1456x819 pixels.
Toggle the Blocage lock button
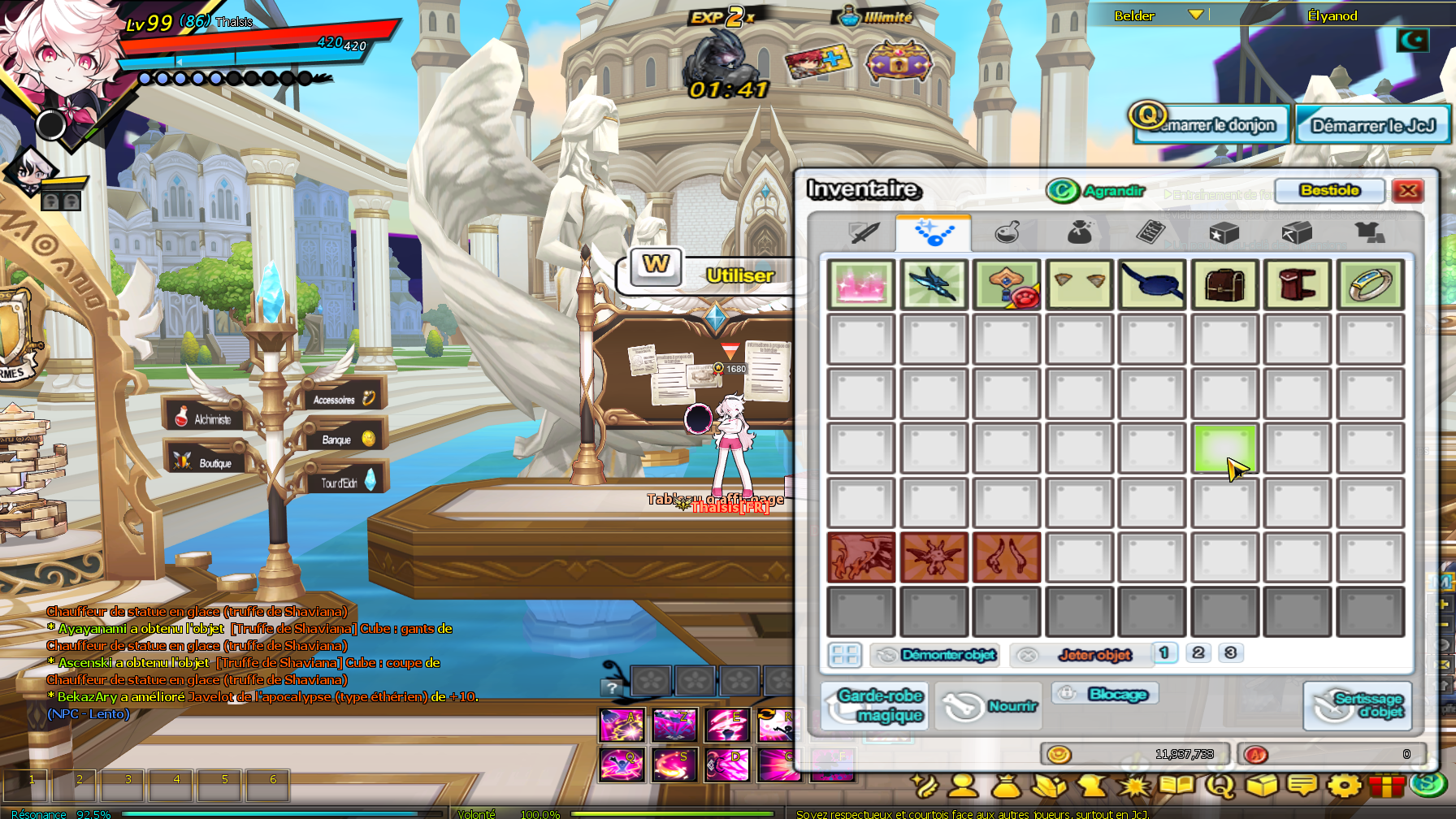tap(1106, 694)
